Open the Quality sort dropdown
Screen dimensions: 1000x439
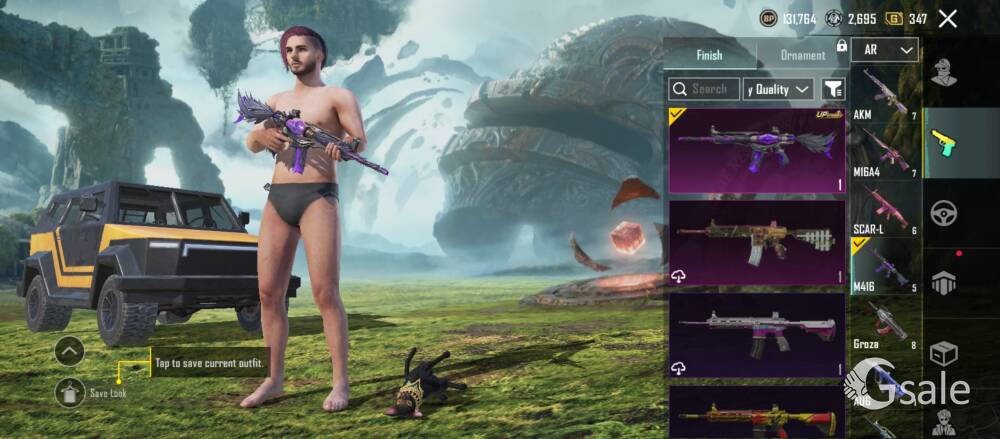779,89
